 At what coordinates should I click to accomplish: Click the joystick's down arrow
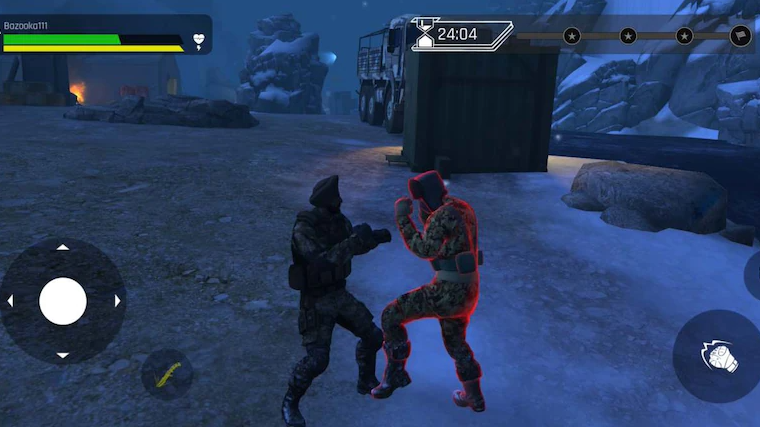(63, 354)
